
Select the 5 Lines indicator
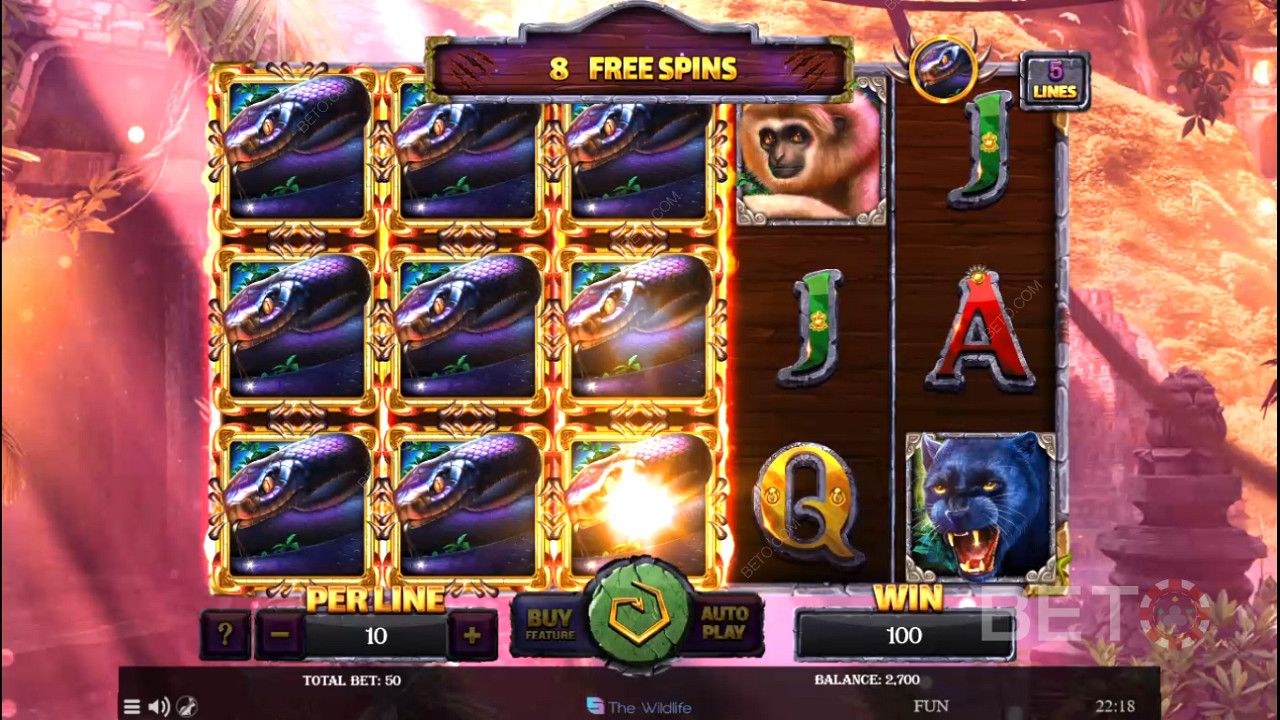pos(1054,81)
